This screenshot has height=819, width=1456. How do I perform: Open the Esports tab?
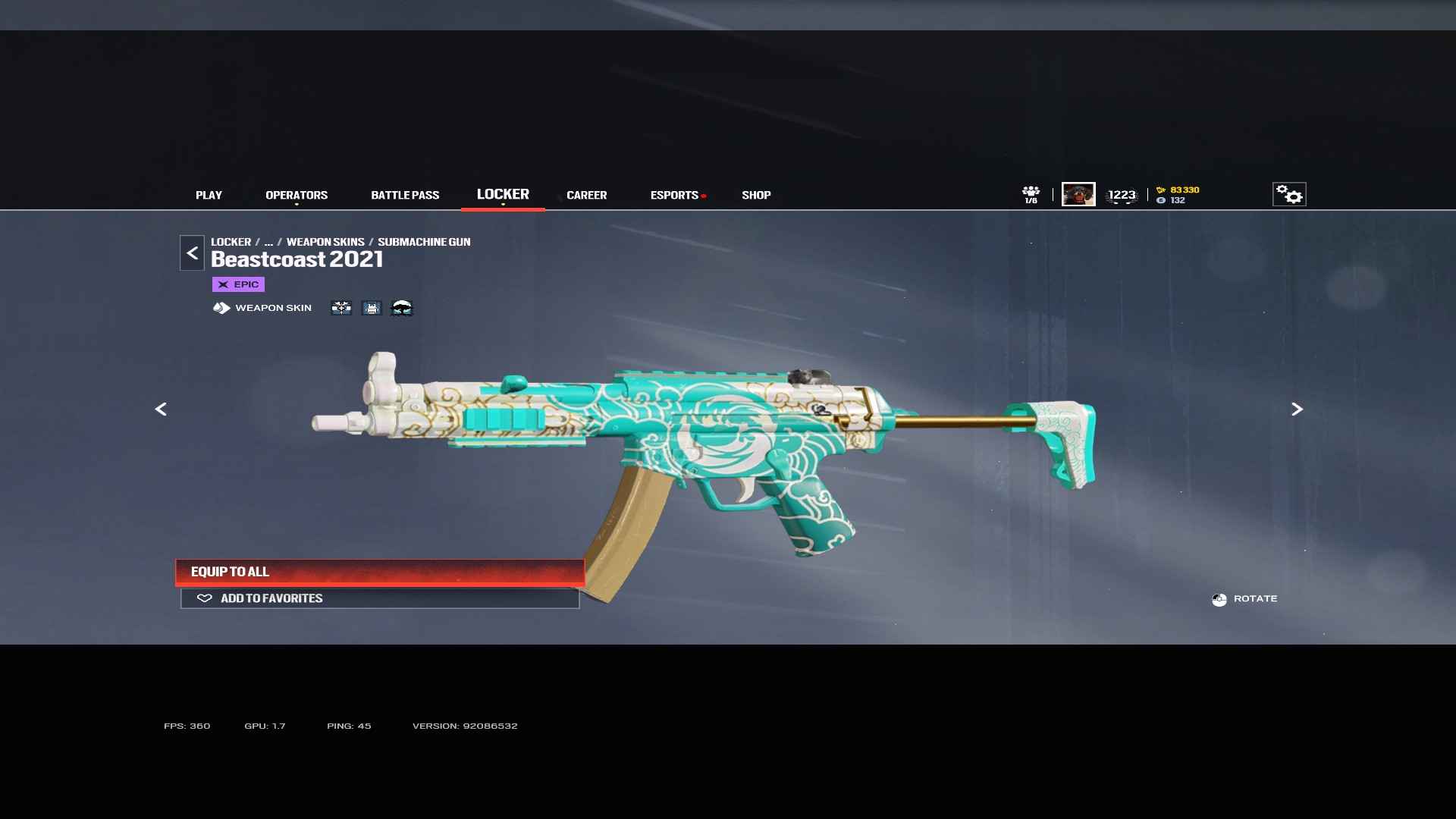(674, 195)
